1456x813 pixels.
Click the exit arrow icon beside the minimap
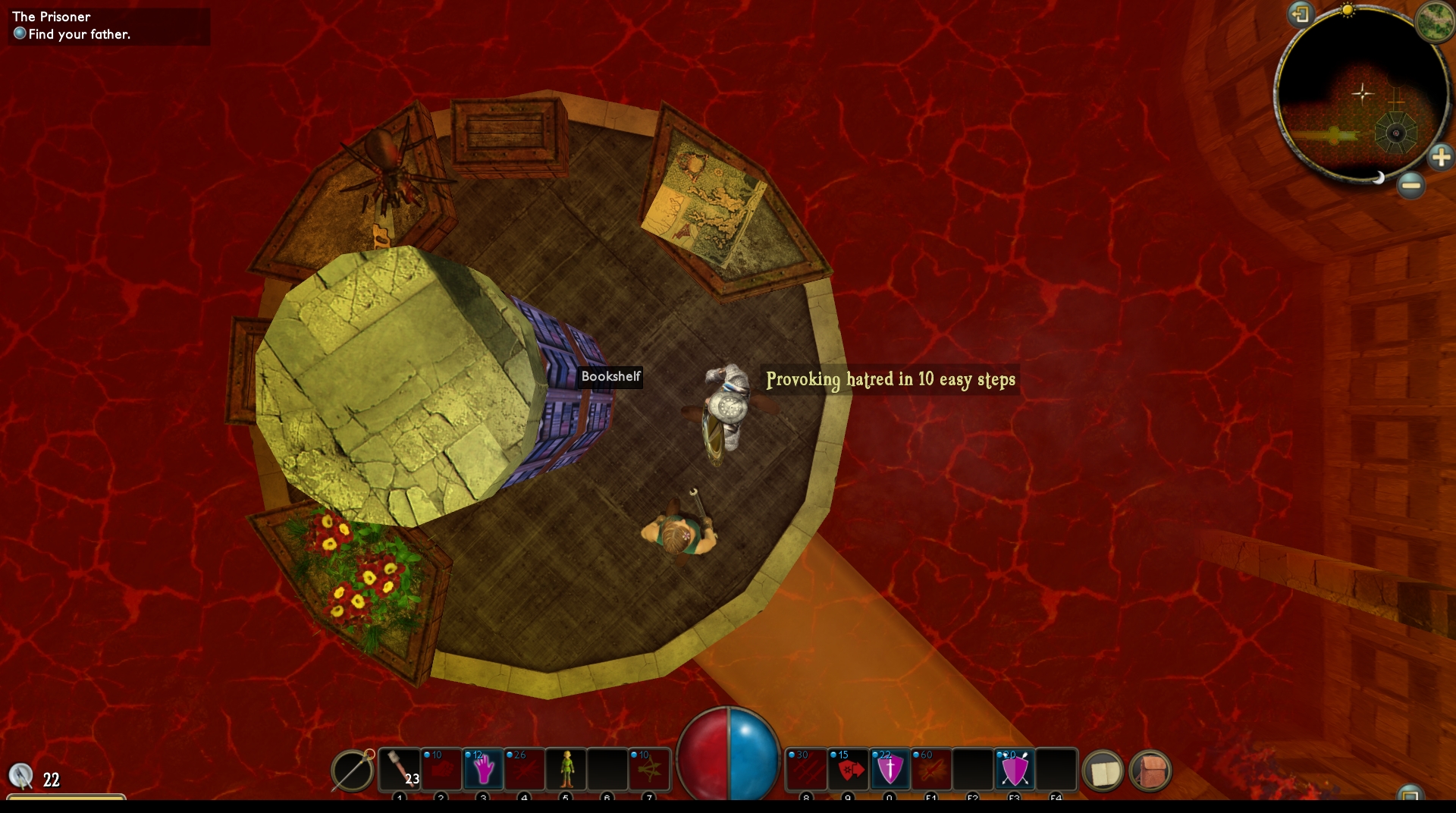click(1301, 14)
